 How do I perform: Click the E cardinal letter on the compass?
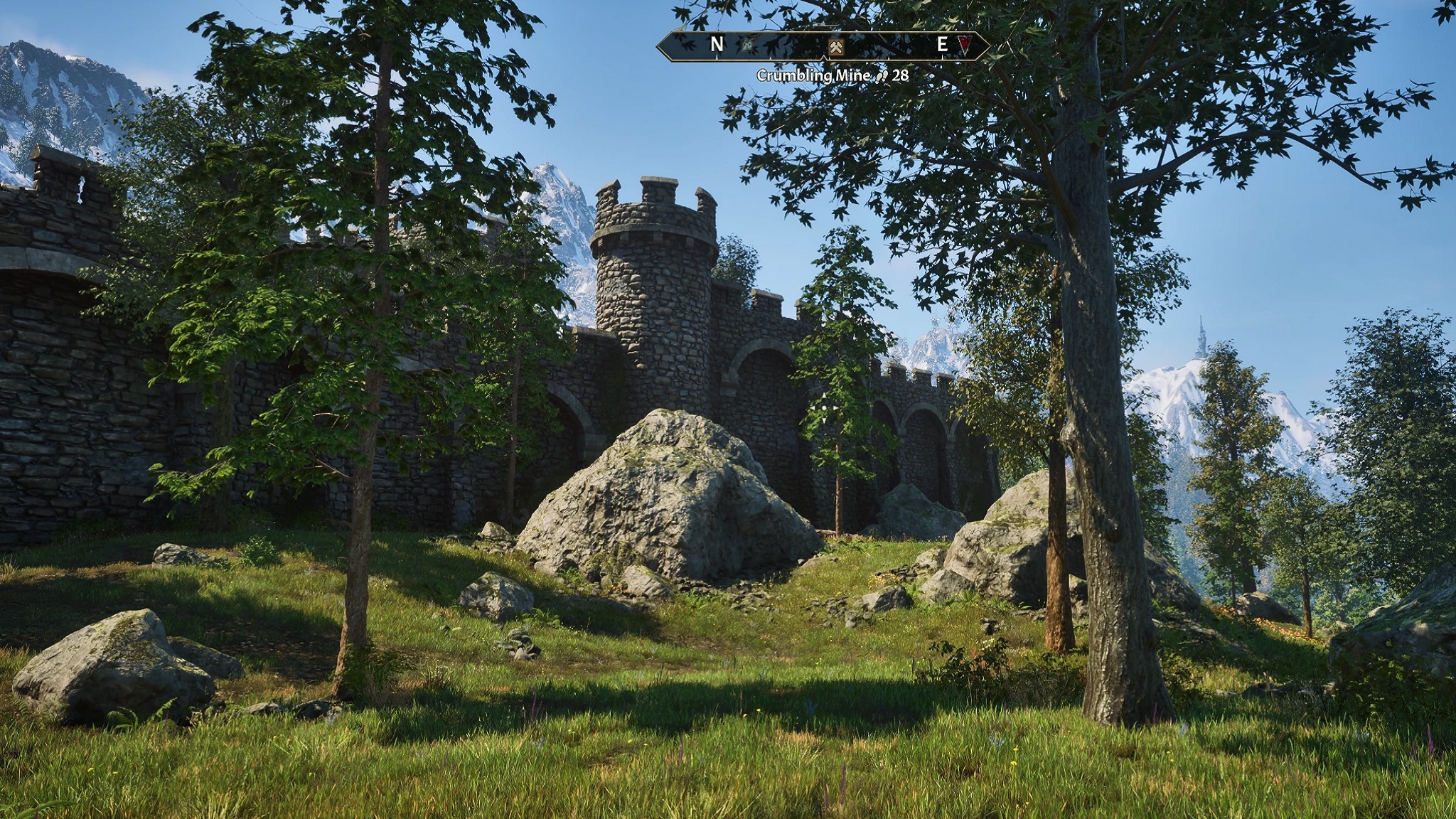pyautogui.click(x=941, y=44)
